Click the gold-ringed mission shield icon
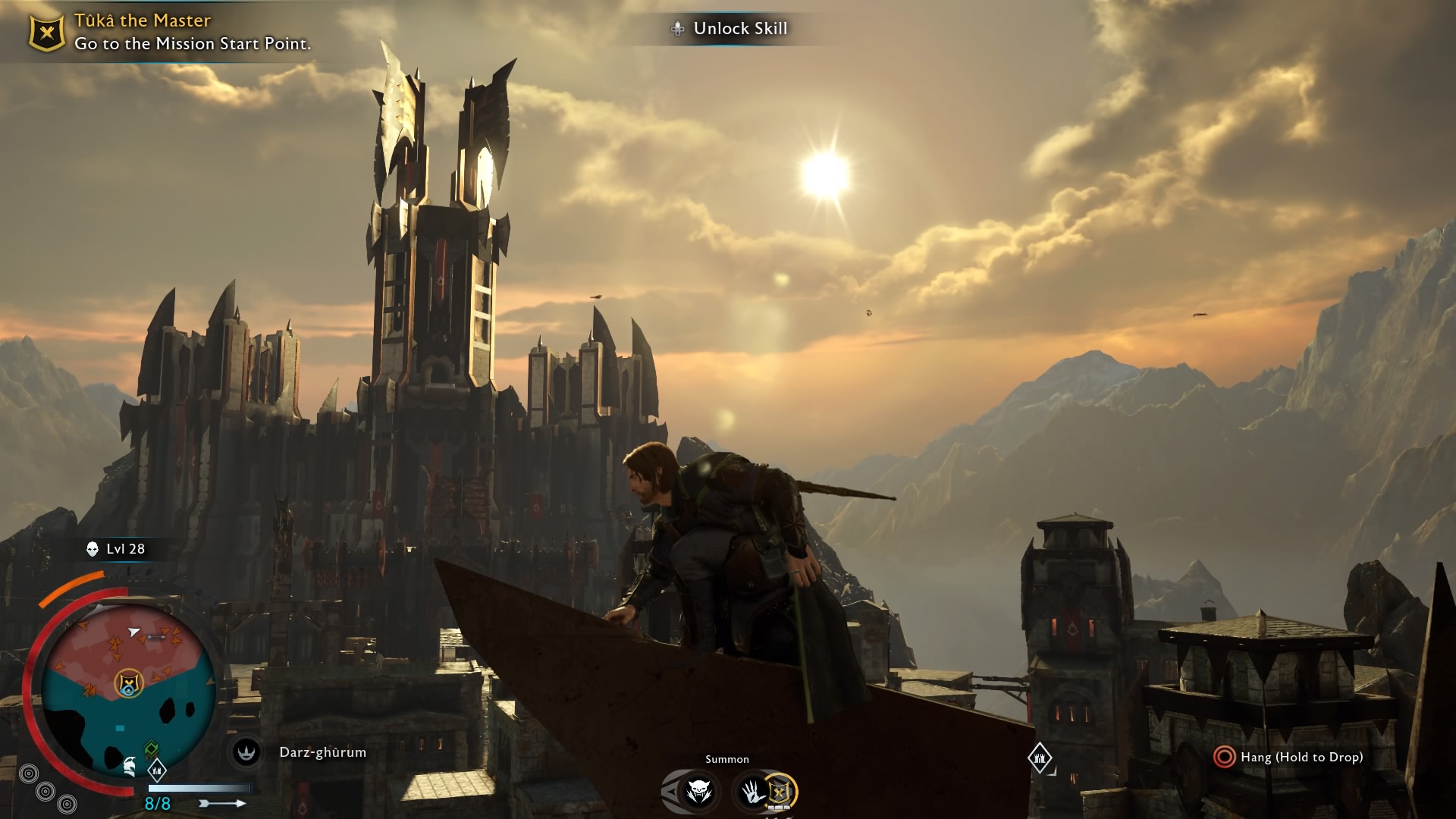Screen dimensions: 1456x819 coord(779,792)
